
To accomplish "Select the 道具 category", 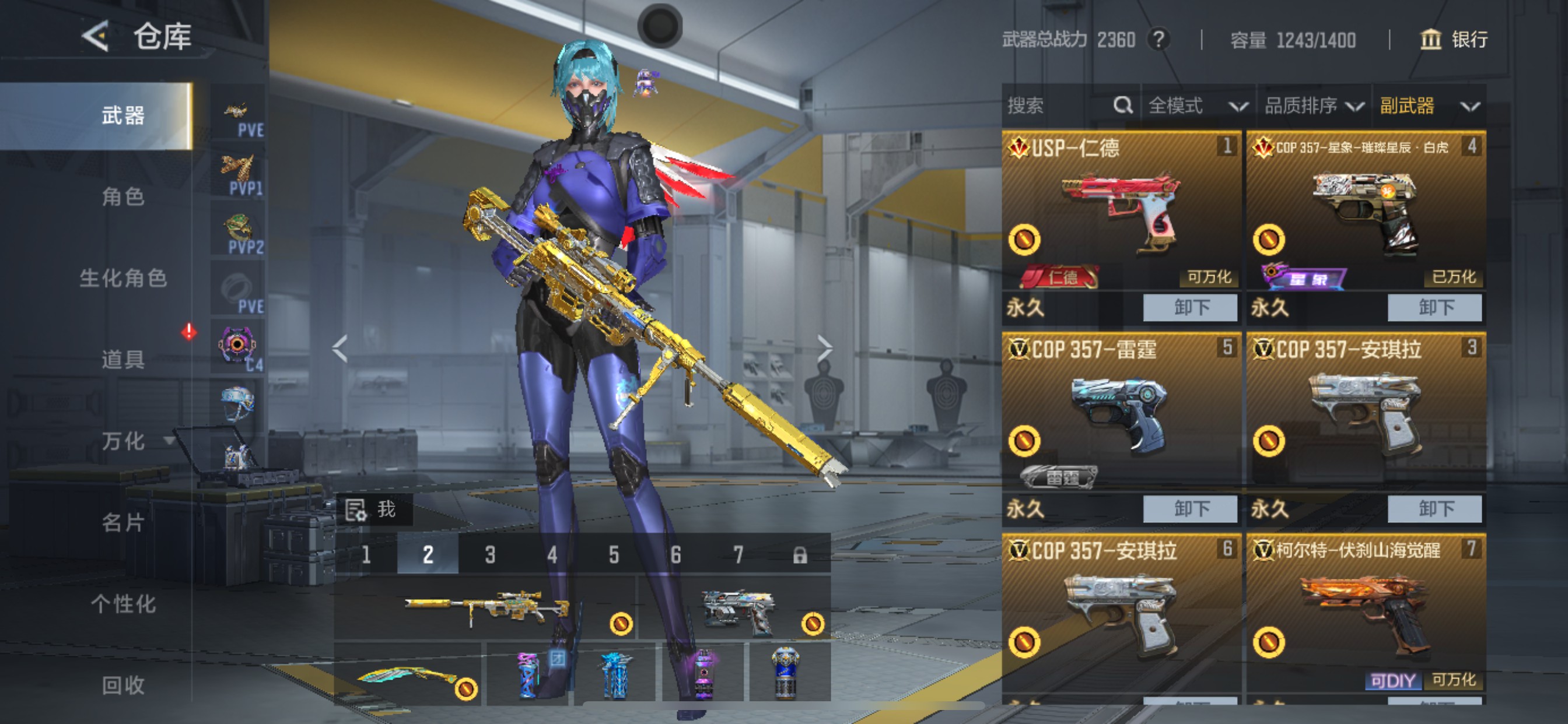I will 123,360.
